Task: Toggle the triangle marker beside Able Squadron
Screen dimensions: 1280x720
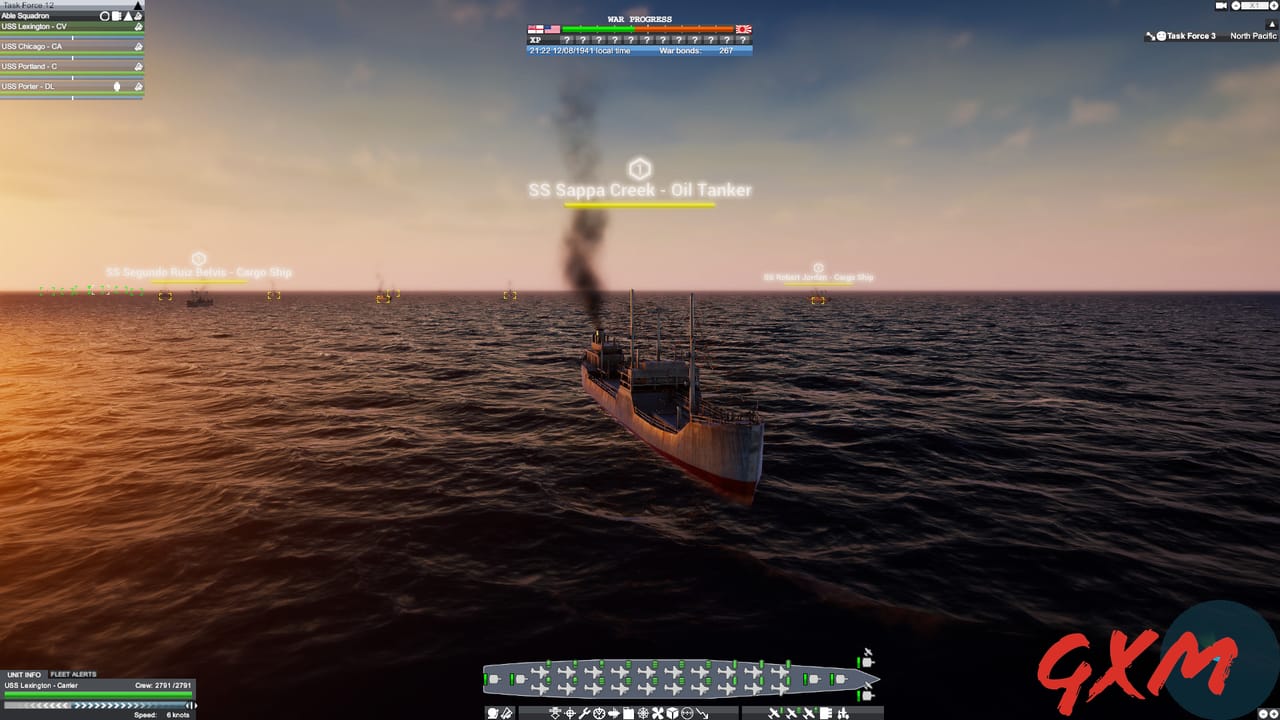Action: click(128, 16)
